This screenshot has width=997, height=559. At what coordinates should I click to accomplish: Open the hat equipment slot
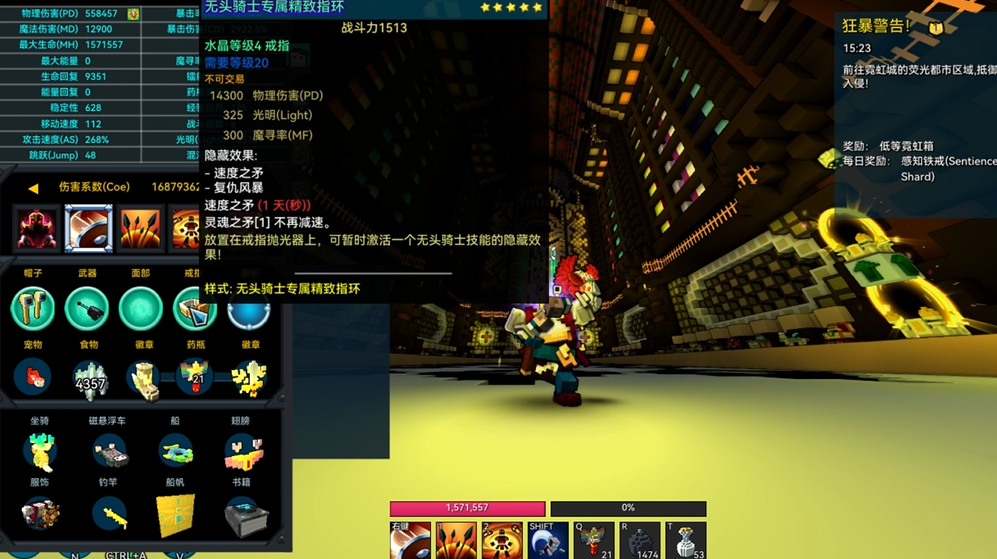coord(33,308)
